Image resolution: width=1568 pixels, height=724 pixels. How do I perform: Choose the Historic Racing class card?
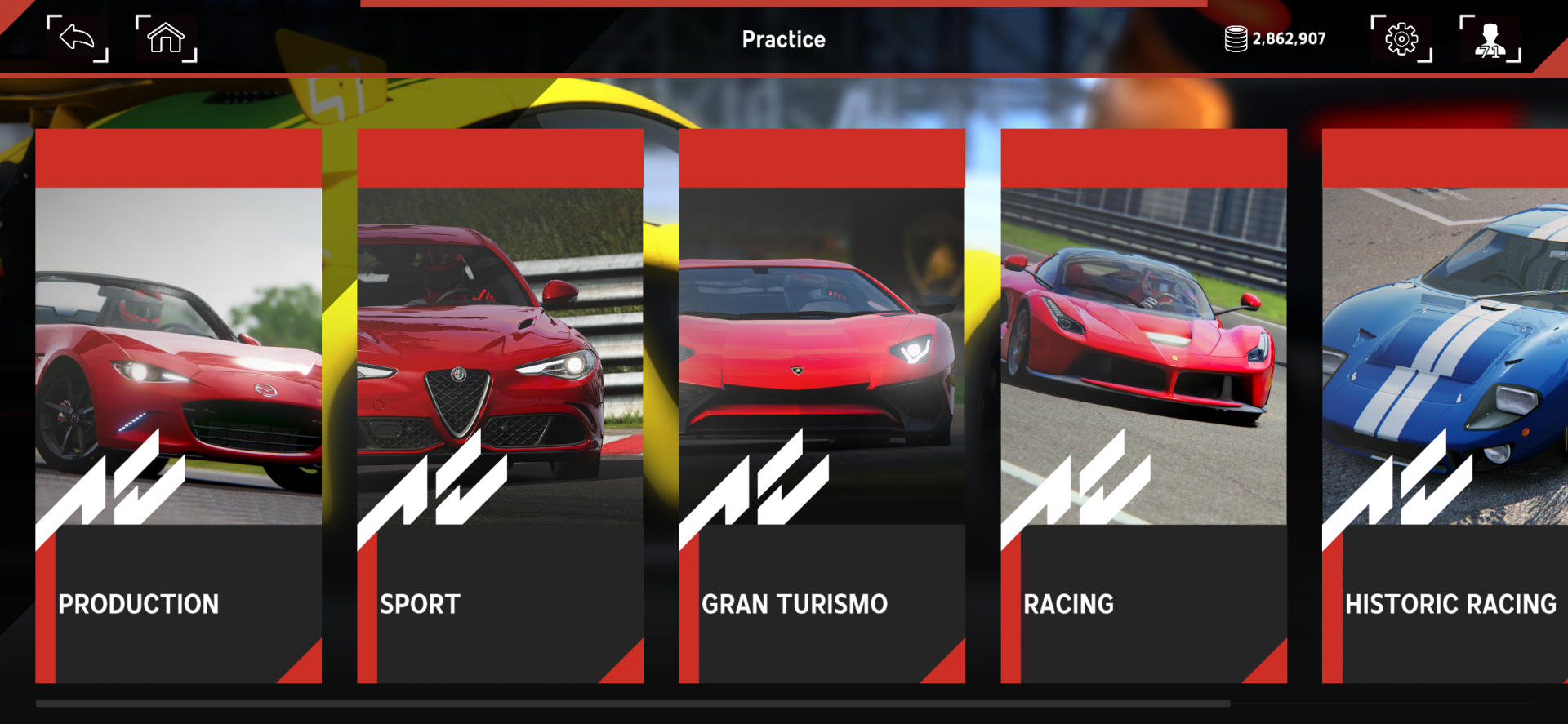coord(1445,406)
